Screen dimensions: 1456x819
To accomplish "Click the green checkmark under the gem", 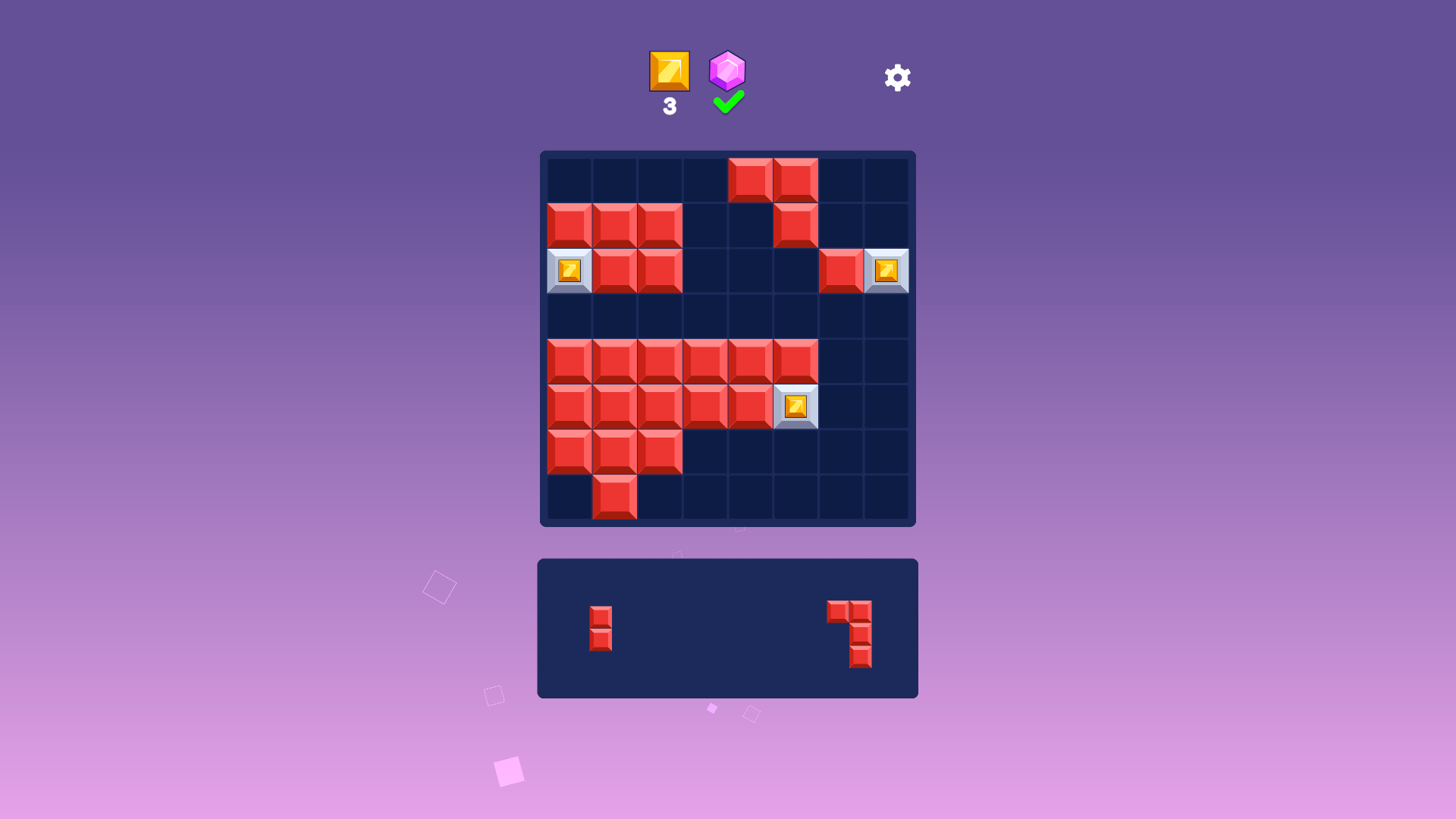I will [726, 102].
